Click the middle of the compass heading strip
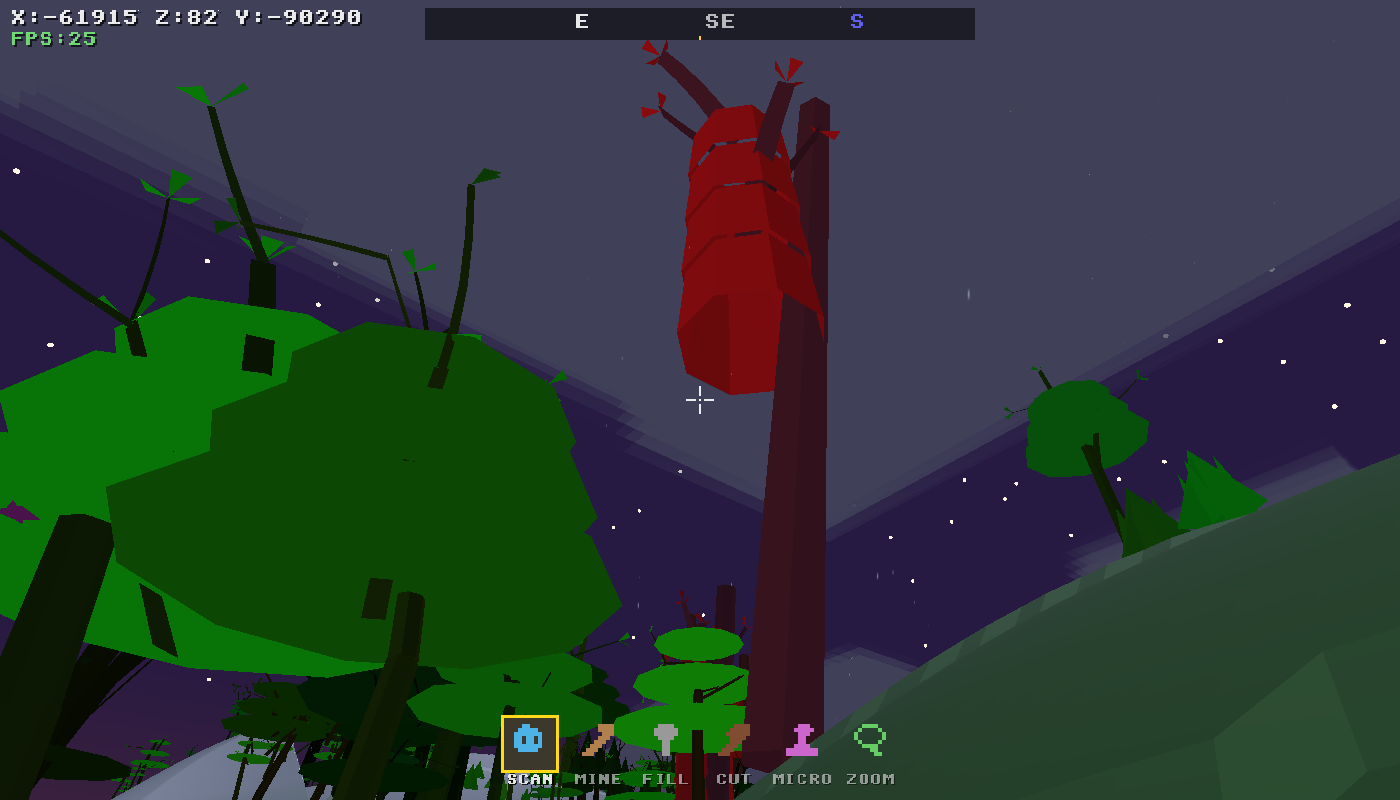This screenshot has height=800, width=1400. [x=699, y=23]
